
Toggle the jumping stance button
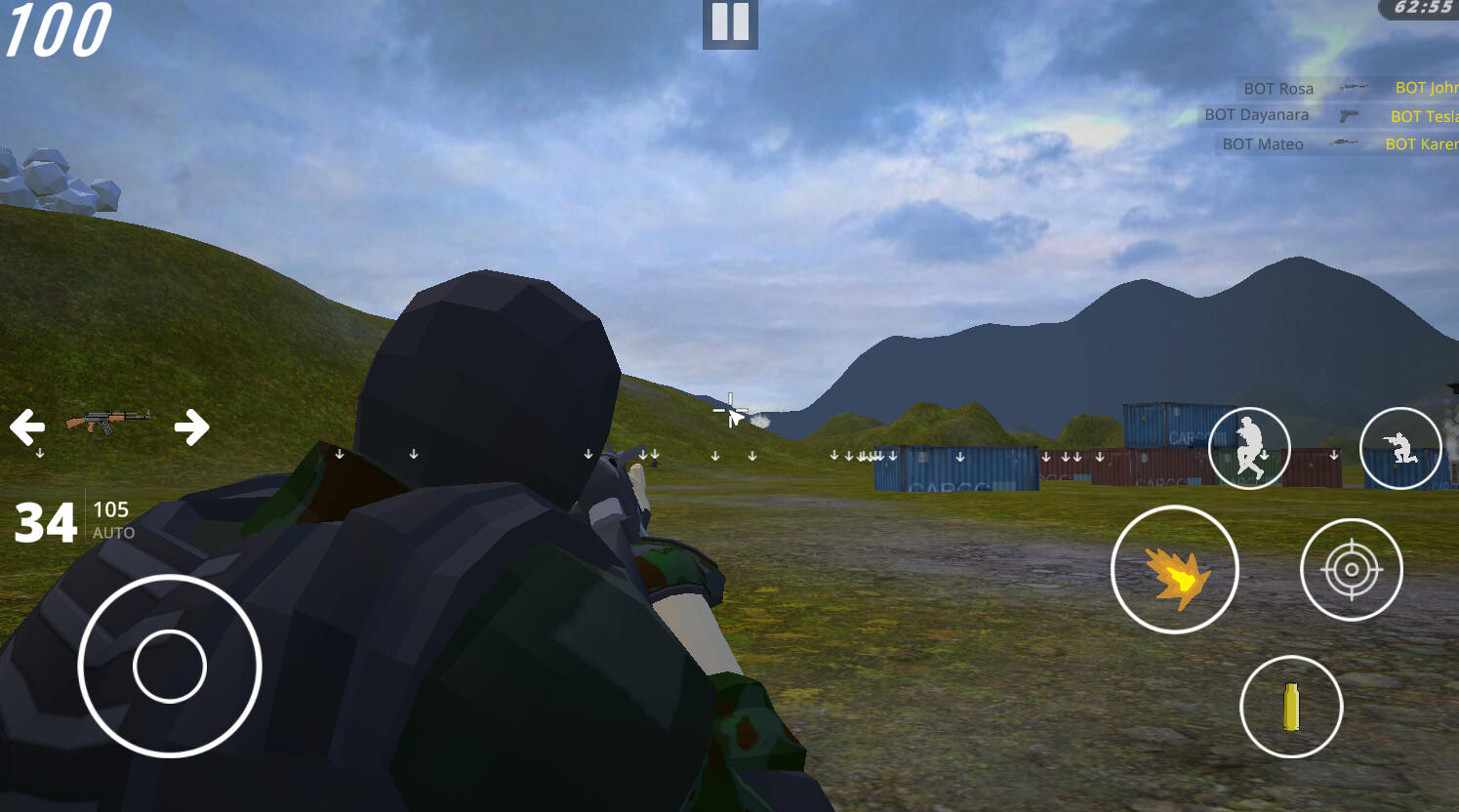(x=1249, y=447)
